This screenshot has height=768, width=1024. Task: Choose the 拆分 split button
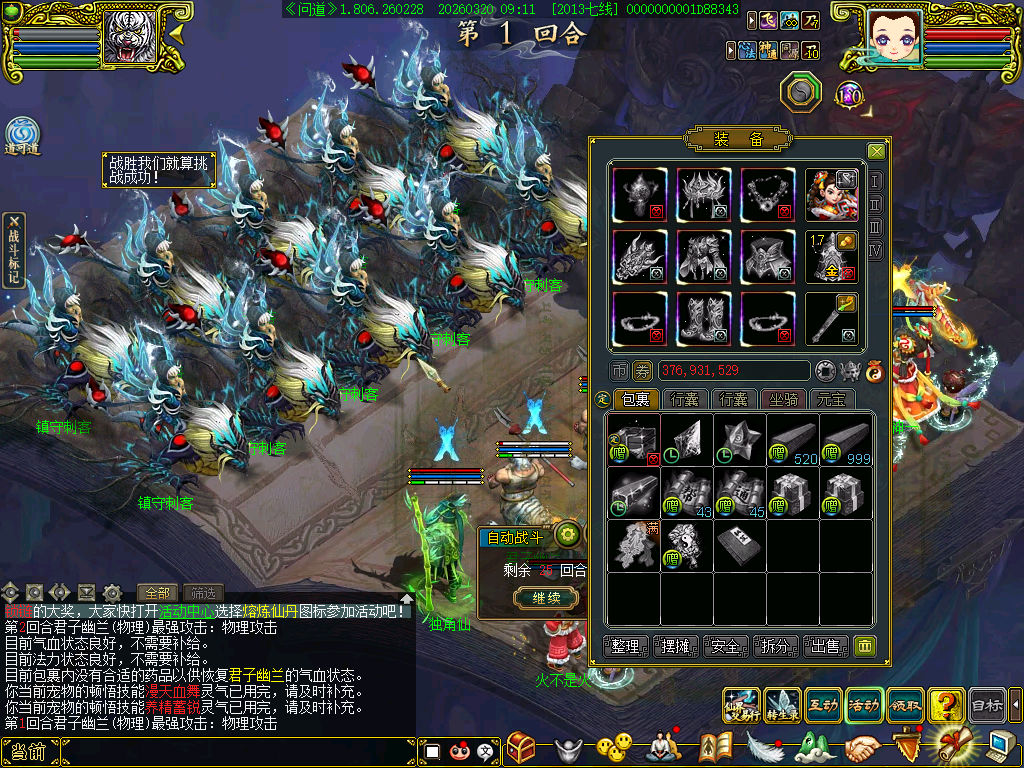[775, 646]
